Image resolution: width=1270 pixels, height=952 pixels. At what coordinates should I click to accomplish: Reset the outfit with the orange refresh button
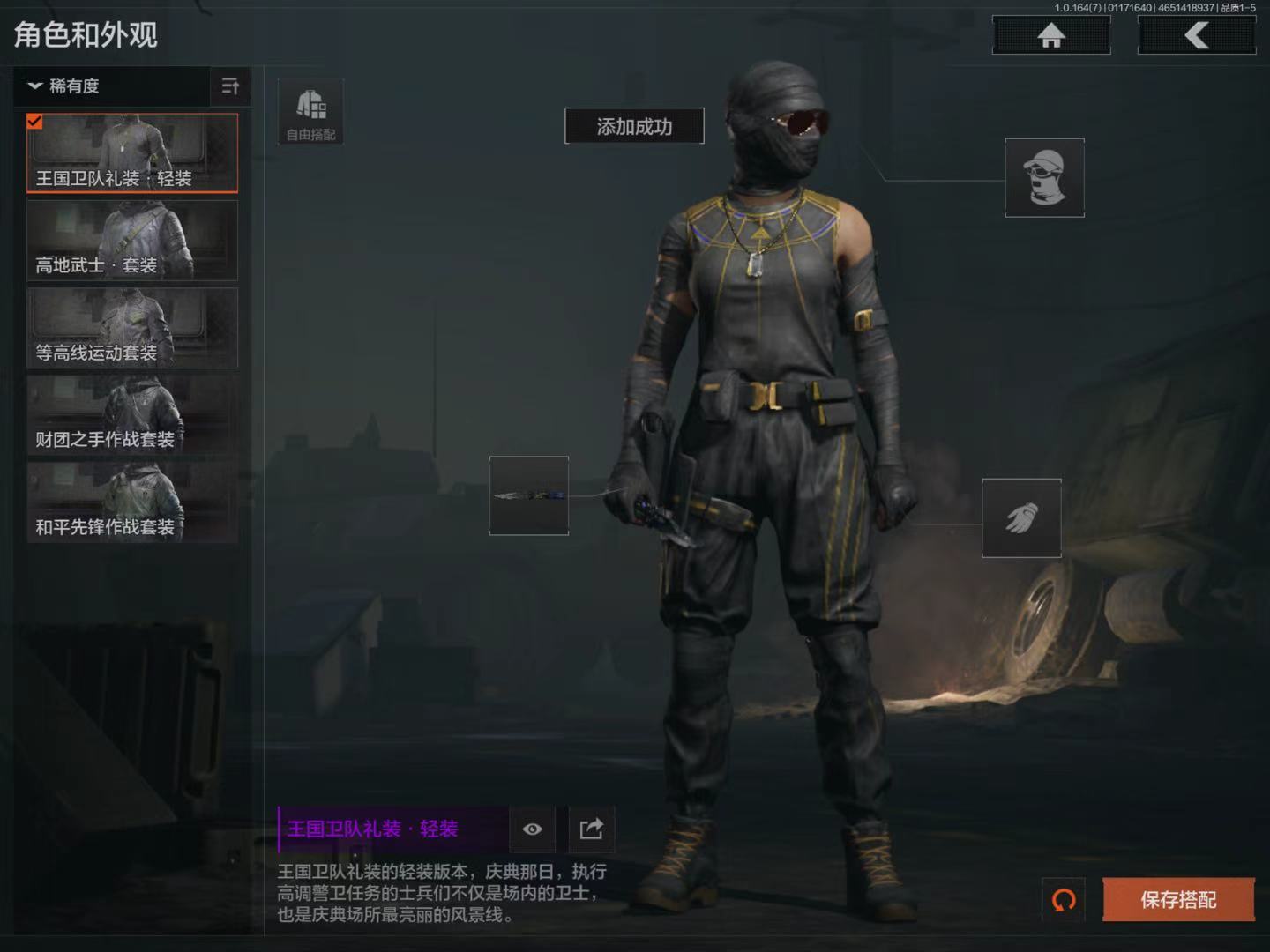(1064, 900)
